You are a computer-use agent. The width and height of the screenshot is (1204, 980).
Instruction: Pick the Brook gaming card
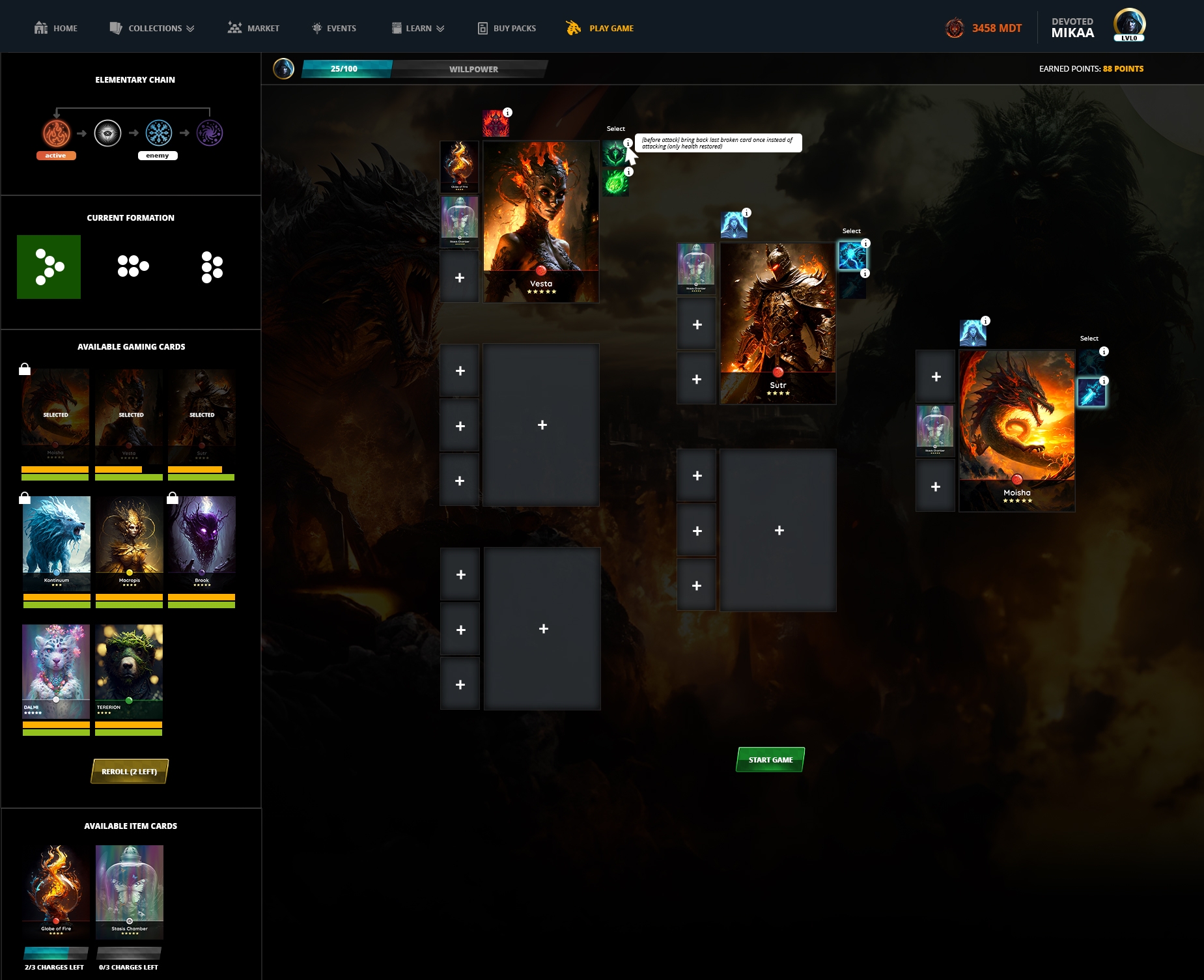(202, 542)
